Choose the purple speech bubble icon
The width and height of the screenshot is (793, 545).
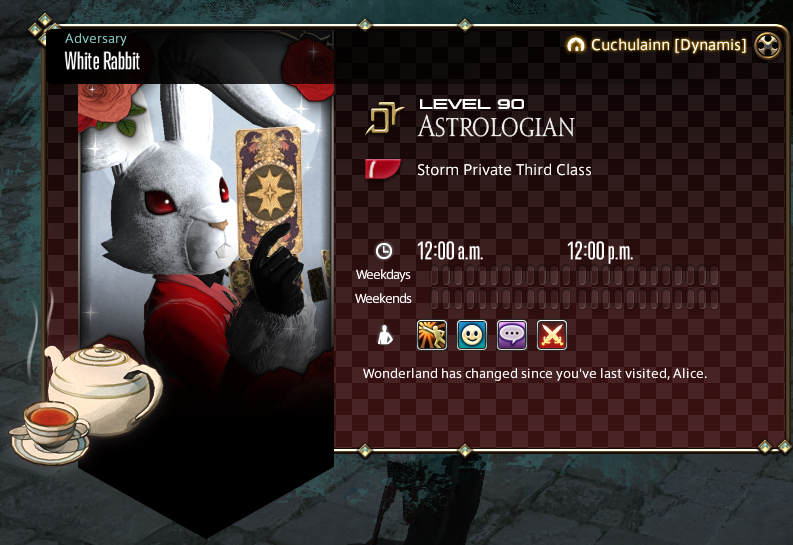(512, 335)
